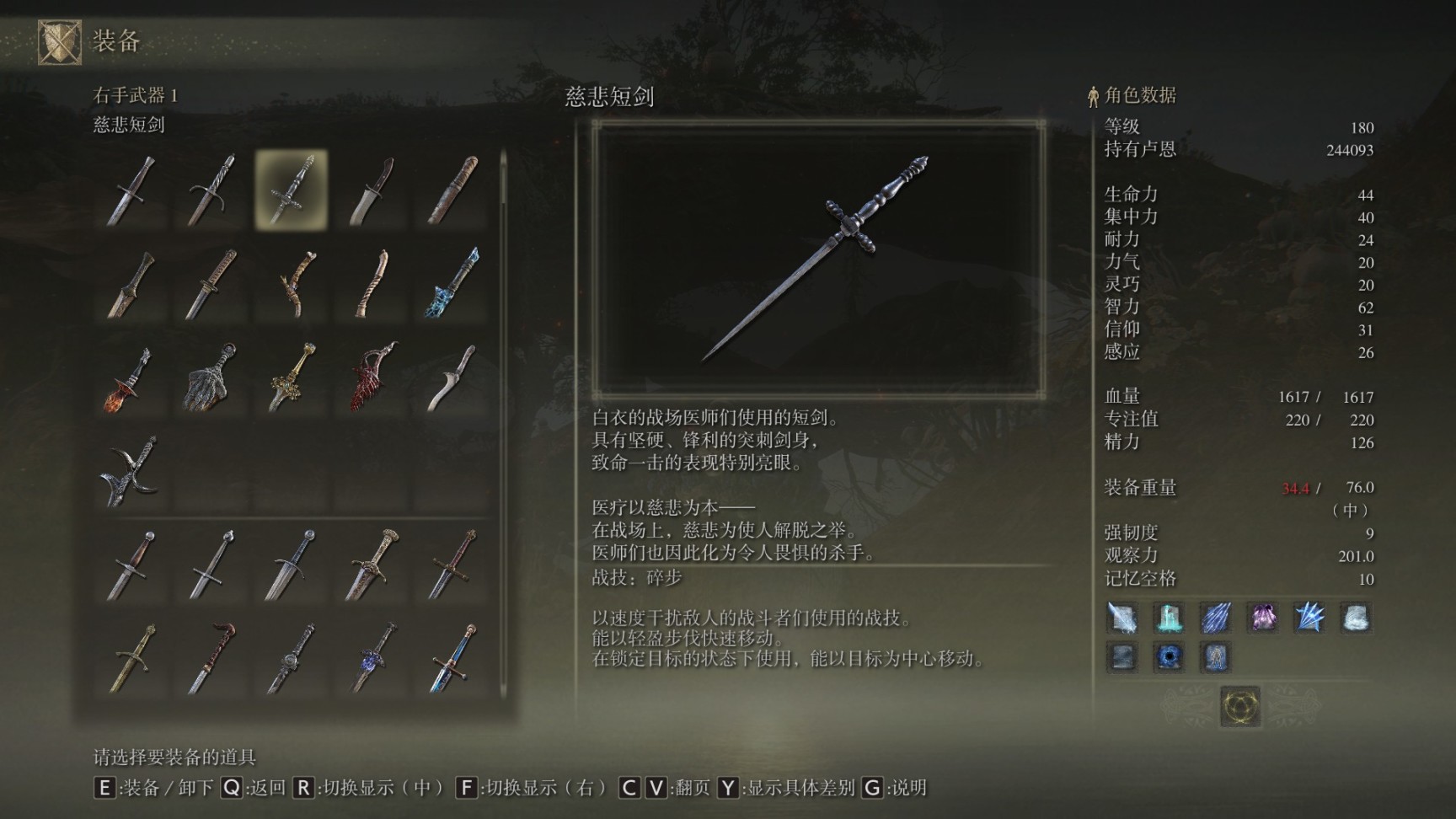Image resolution: width=1456 pixels, height=819 pixels.
Task: Click the red Reduvia bloodstained dagger icon
Action: [x=372, y=375]
